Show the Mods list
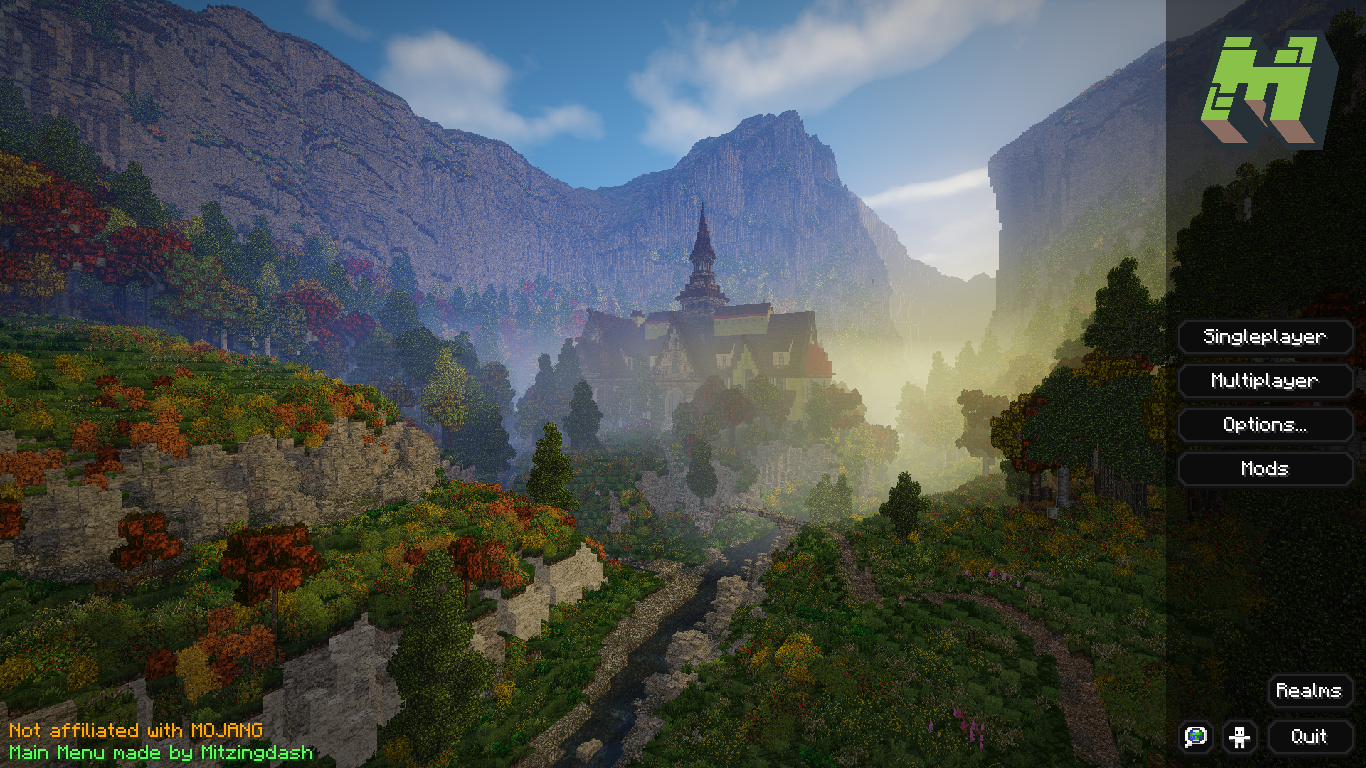This screenshot has height=768, width=1366. pos(1265,469)
